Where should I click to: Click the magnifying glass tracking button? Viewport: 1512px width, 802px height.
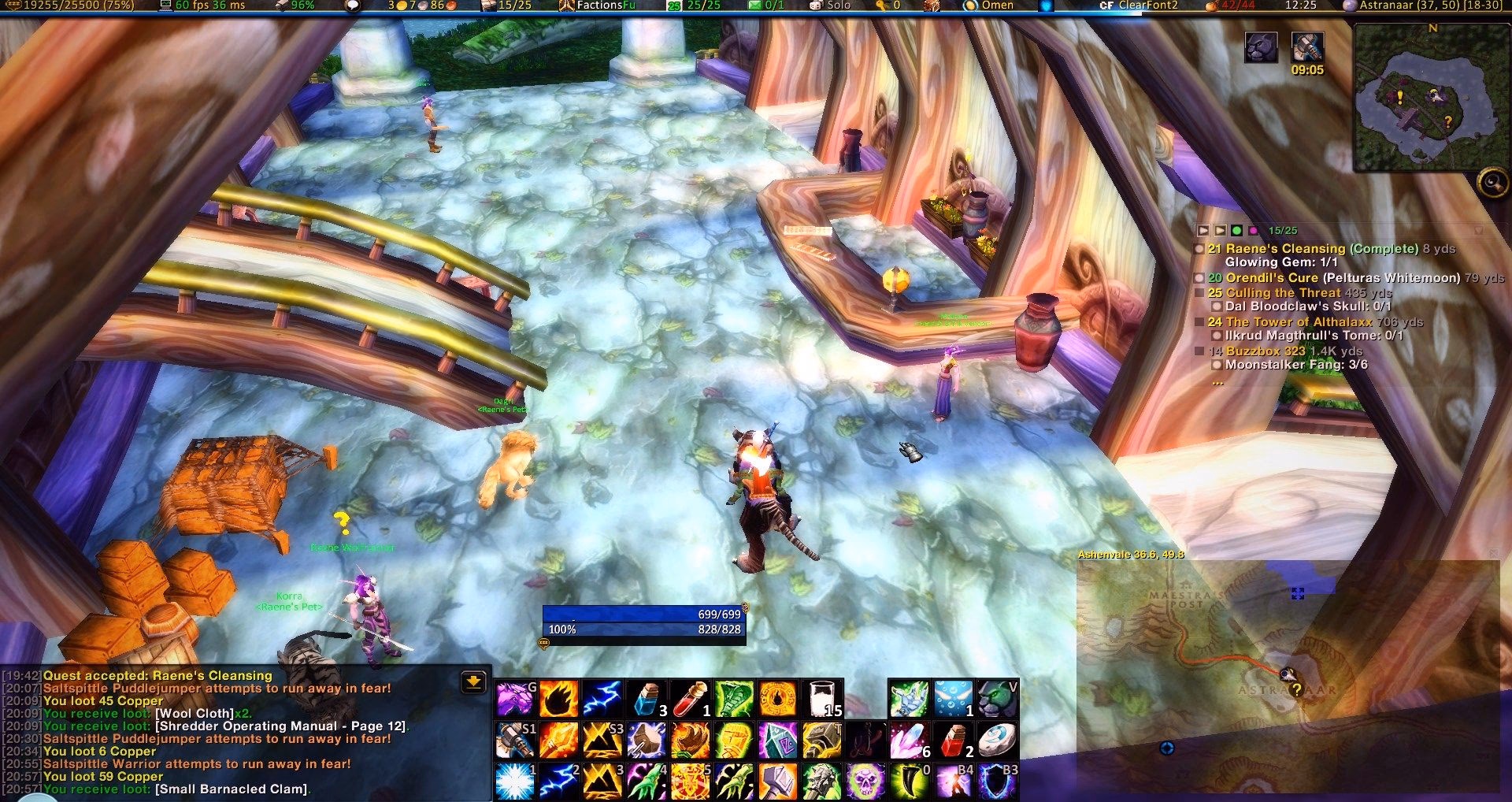pyautogui.click(x=1492, y=183)
